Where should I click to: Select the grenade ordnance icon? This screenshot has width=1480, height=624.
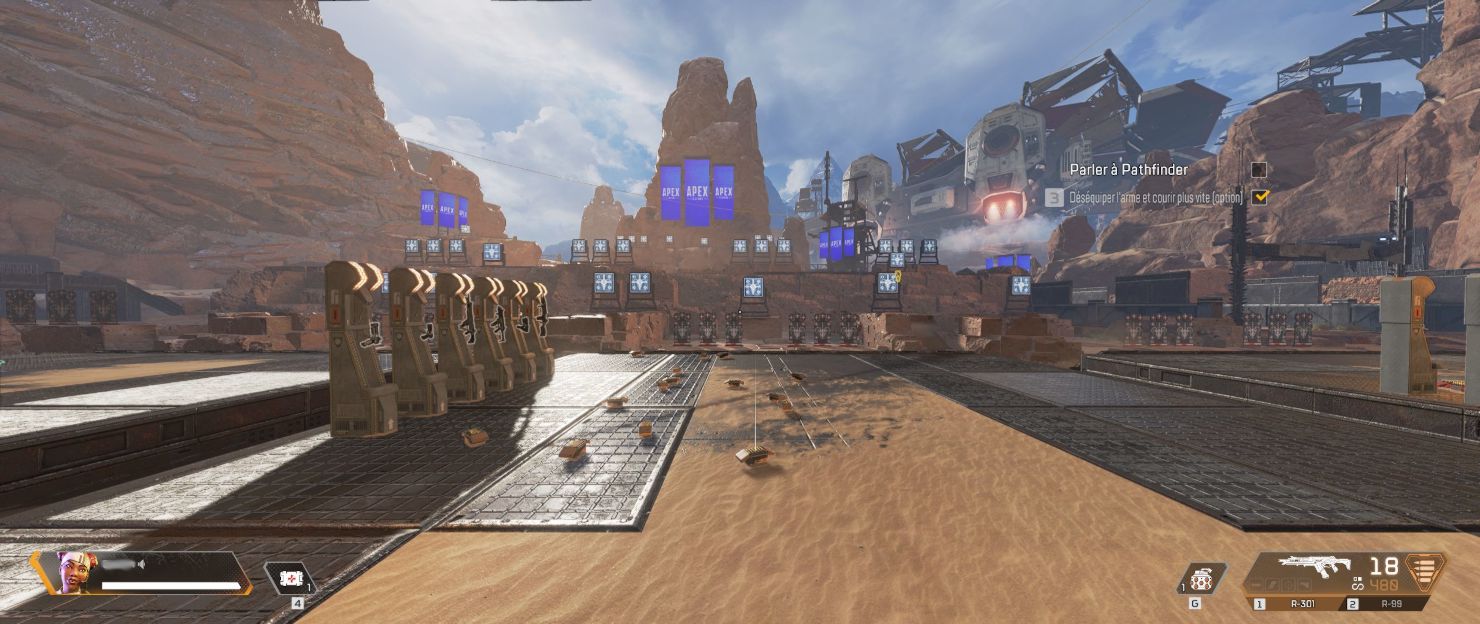(1200, 579)
